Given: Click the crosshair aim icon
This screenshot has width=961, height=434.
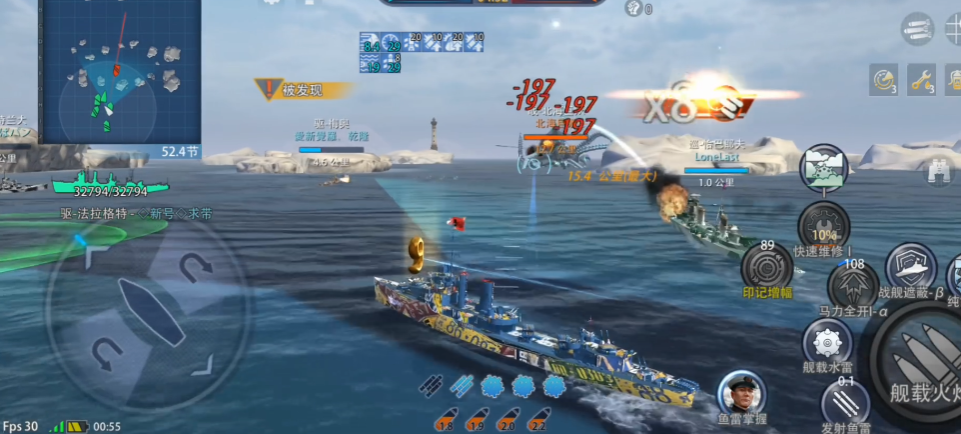Looking at the screenshot, I should coord(953,28).
